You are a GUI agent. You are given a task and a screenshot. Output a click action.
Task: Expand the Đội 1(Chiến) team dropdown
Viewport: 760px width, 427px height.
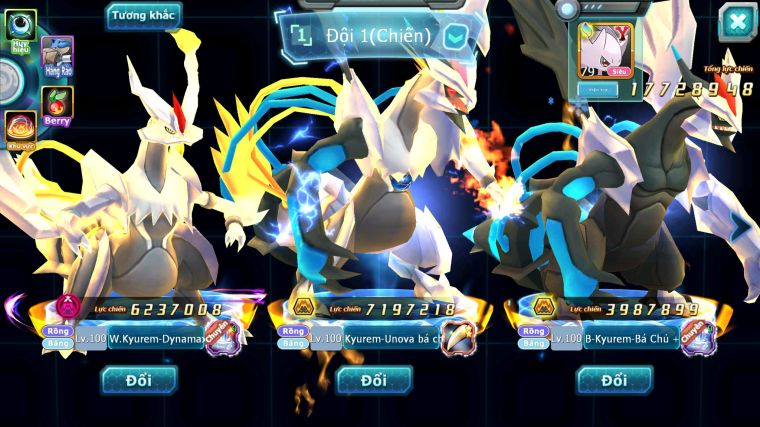(455, 37)
